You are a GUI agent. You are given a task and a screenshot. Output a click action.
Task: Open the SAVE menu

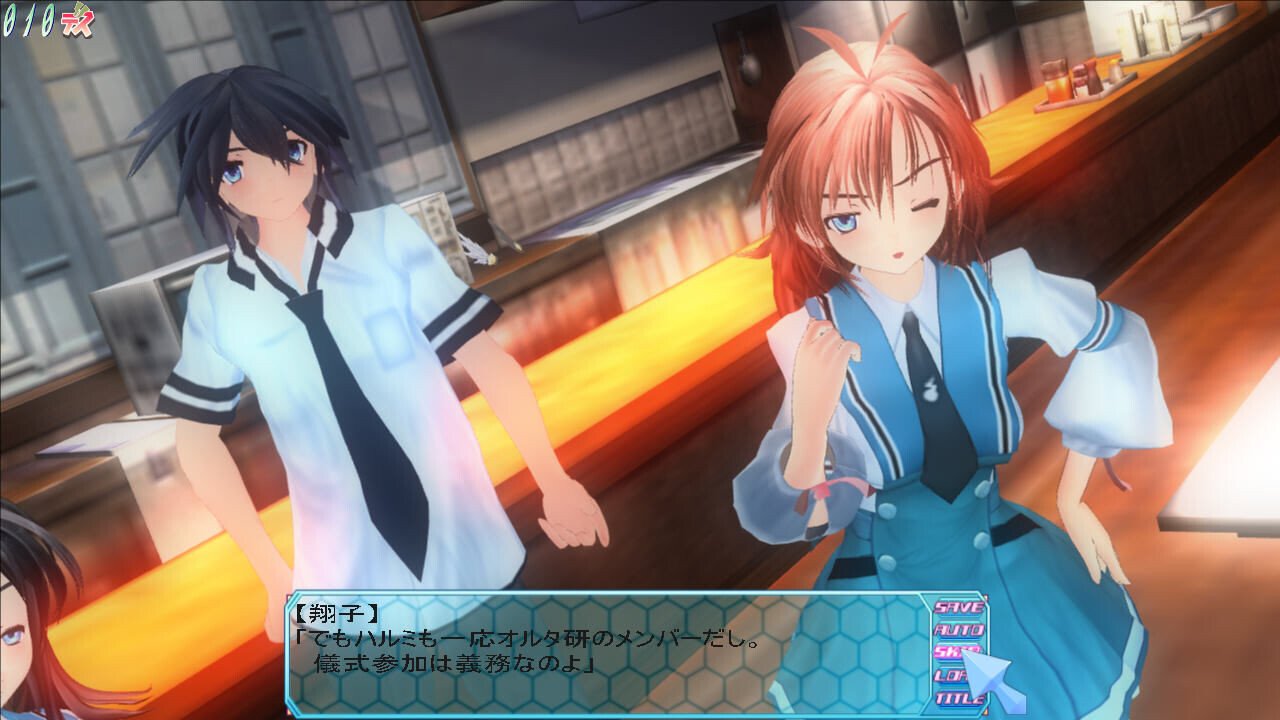pos(958,607)
